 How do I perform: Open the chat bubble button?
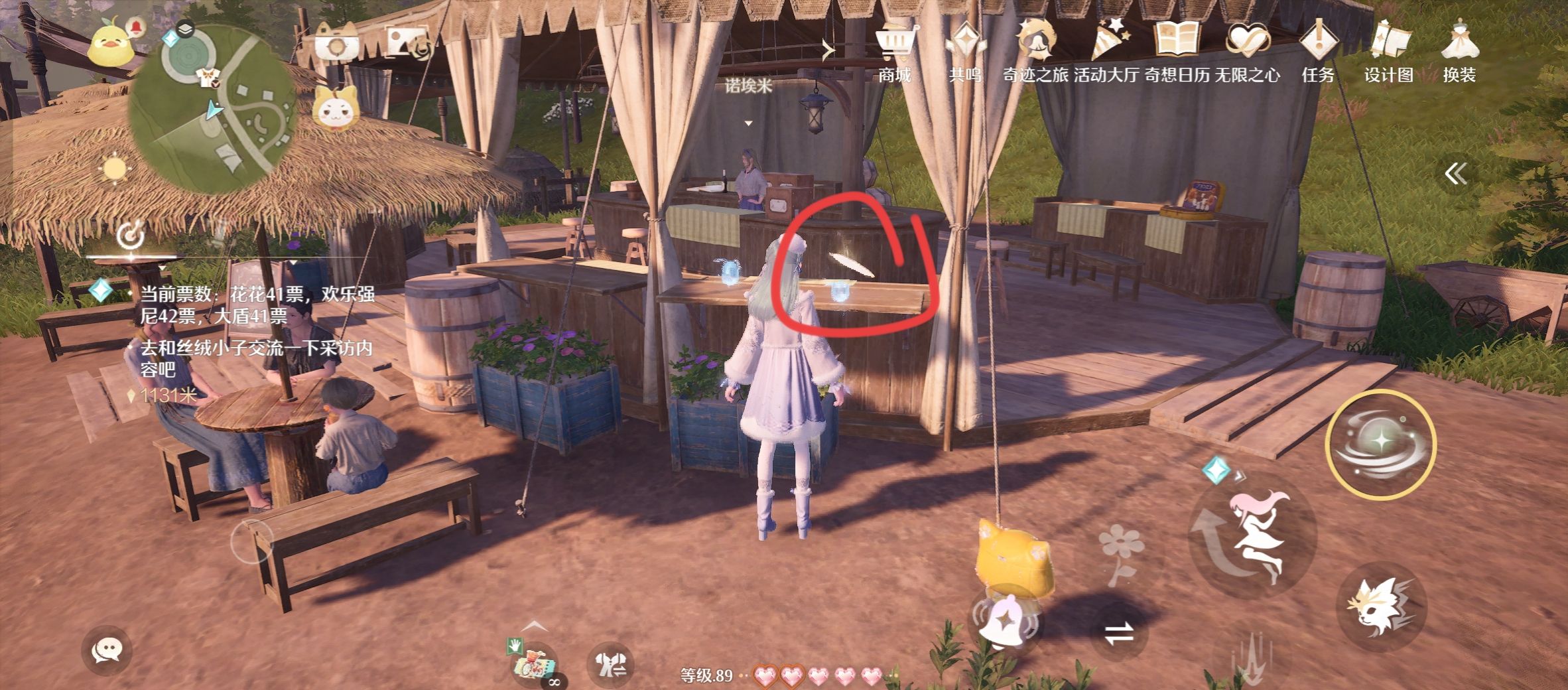[x=107, y=651]
